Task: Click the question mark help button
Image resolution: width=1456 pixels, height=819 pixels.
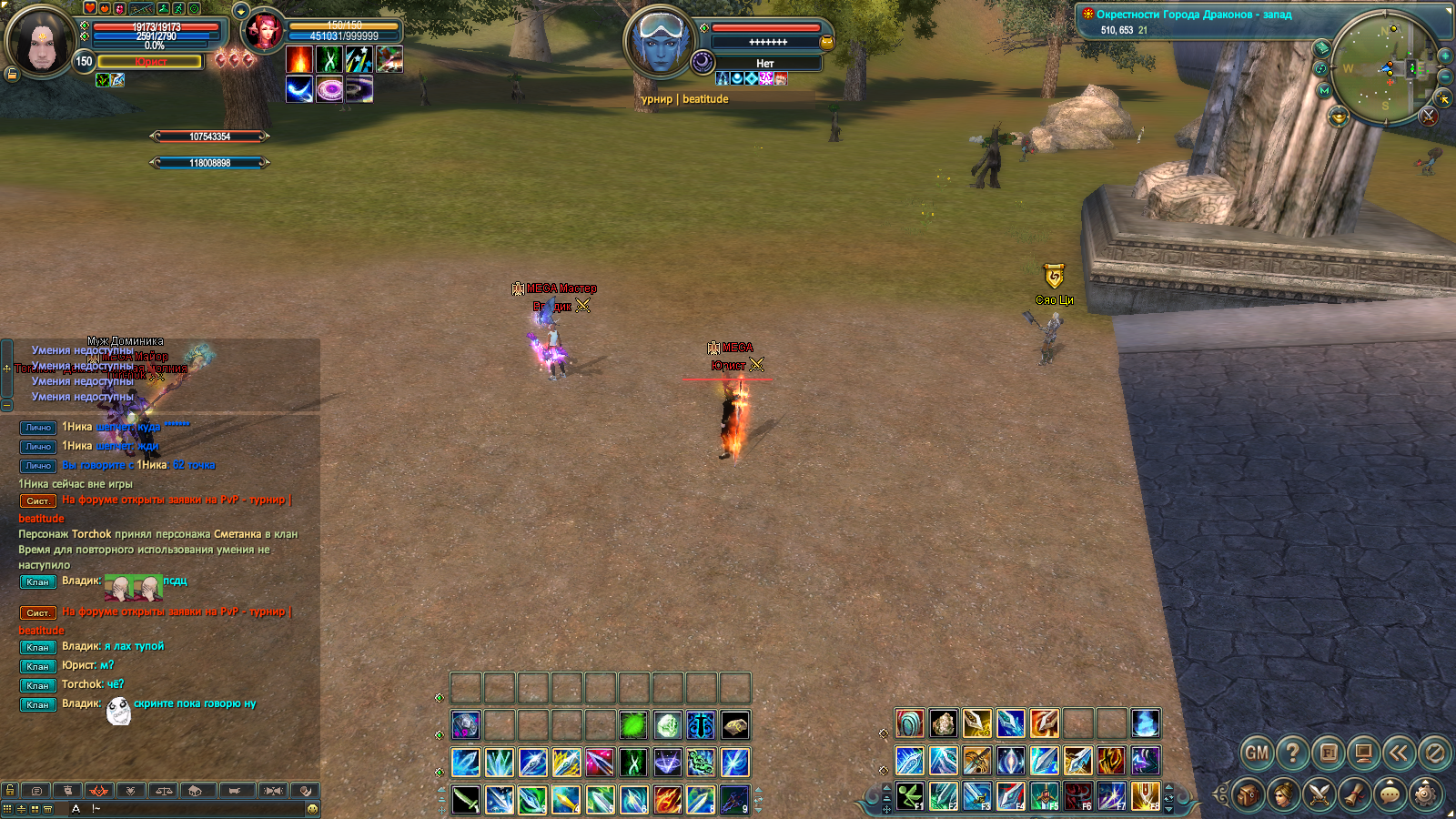Action: point(1292,753)
